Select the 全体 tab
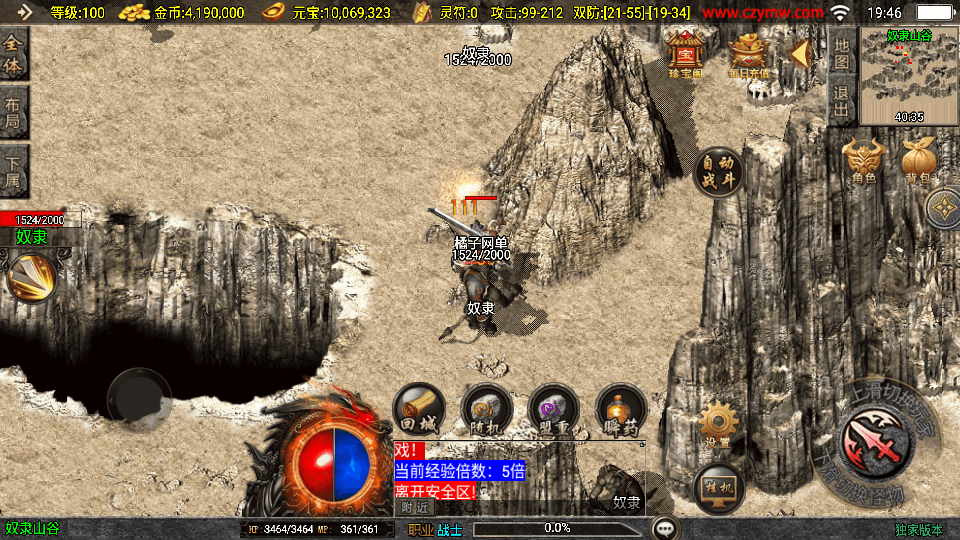 pyautogui.click(x=14, y=54)
